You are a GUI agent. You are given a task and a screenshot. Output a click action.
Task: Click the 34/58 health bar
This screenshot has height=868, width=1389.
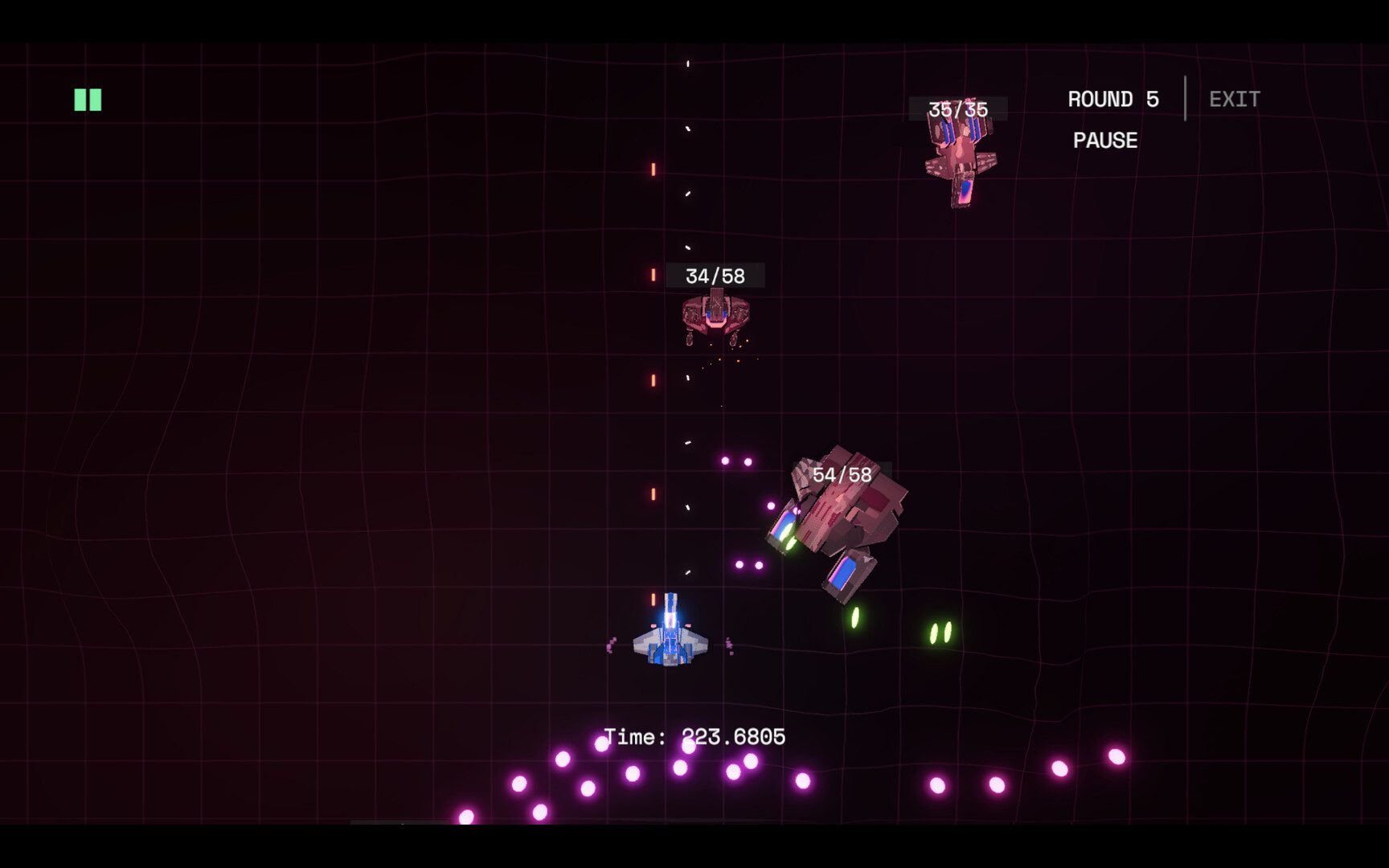point(714,276)
